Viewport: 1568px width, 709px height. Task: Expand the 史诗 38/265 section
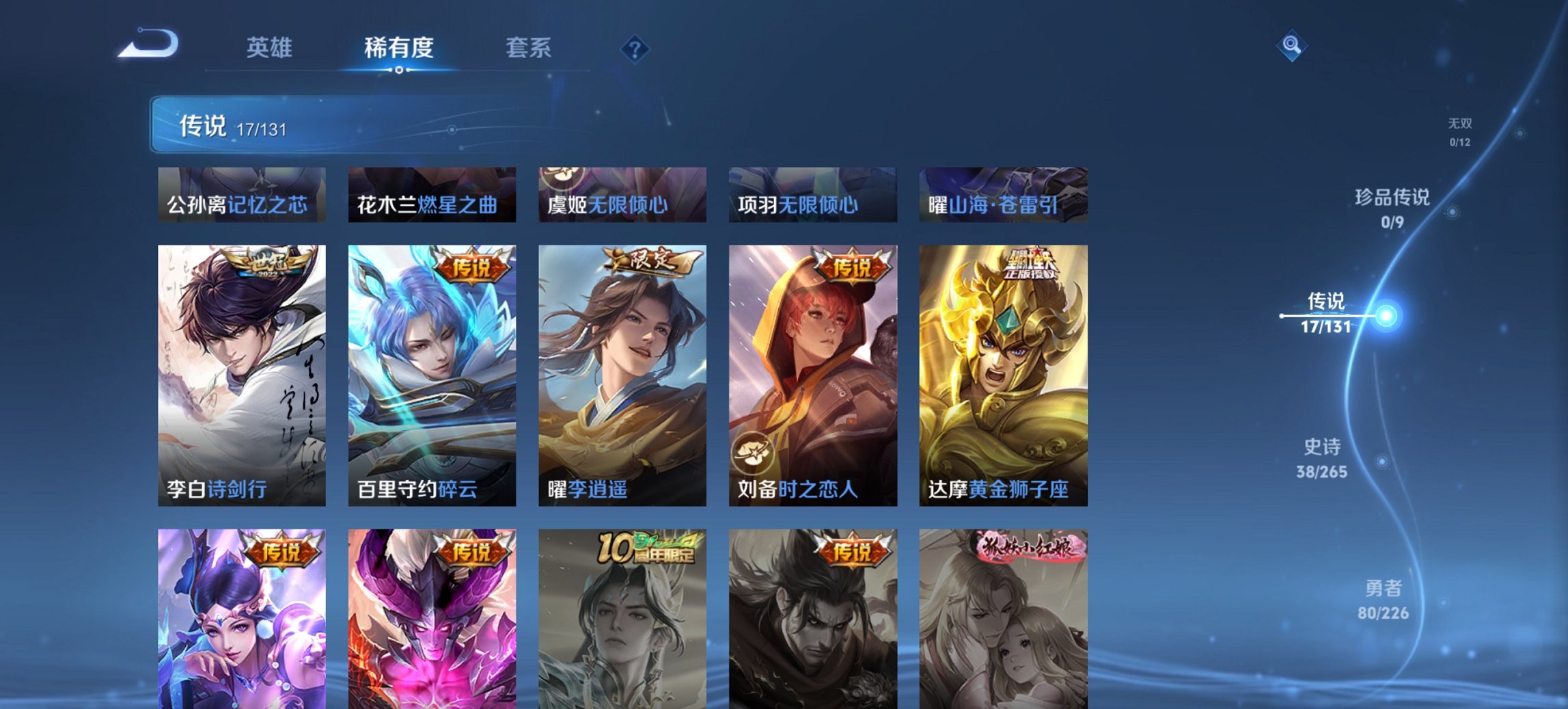(1322, 457)
